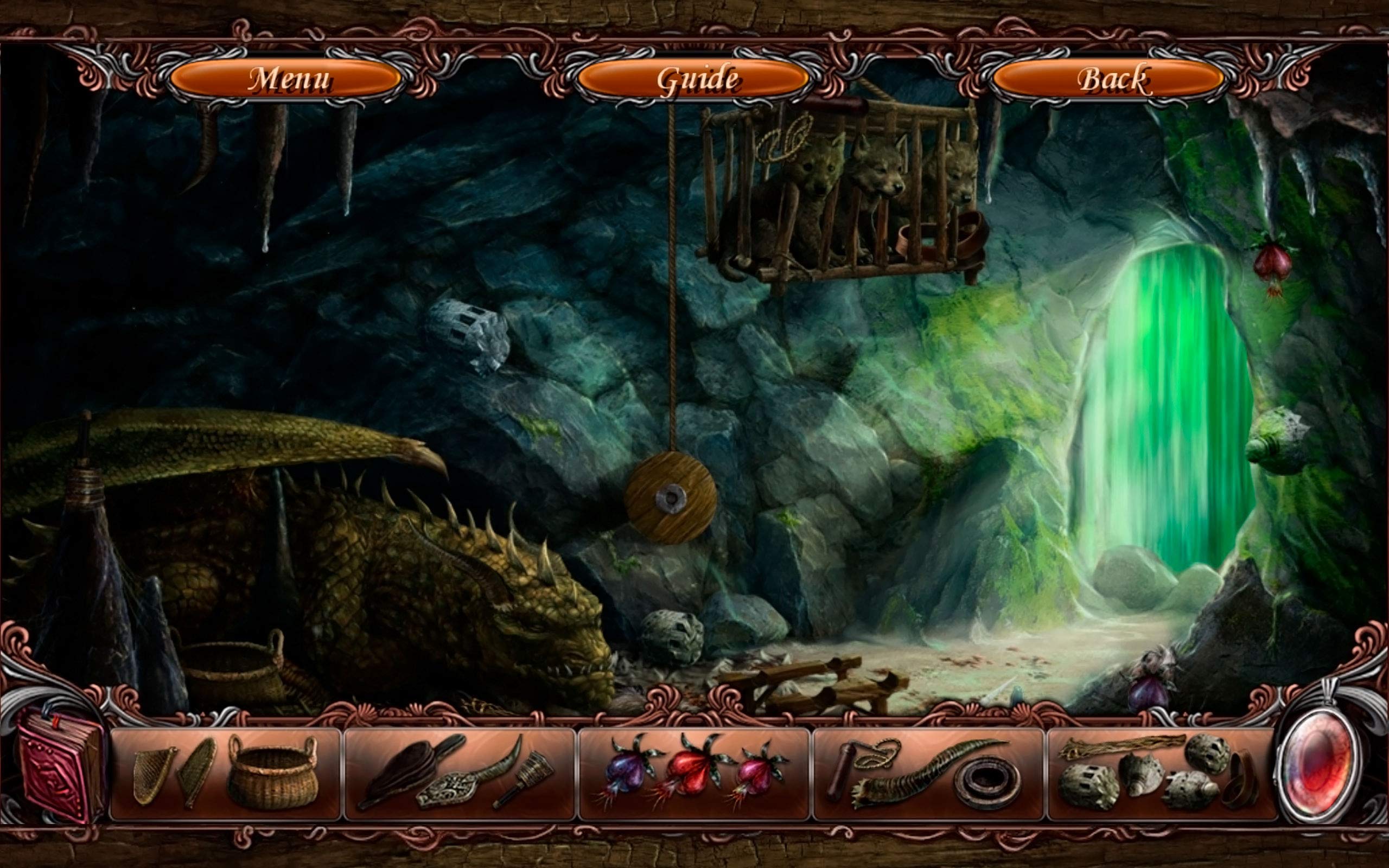
Task: Open the Guide from the top bar
Action: pos(697,80)
